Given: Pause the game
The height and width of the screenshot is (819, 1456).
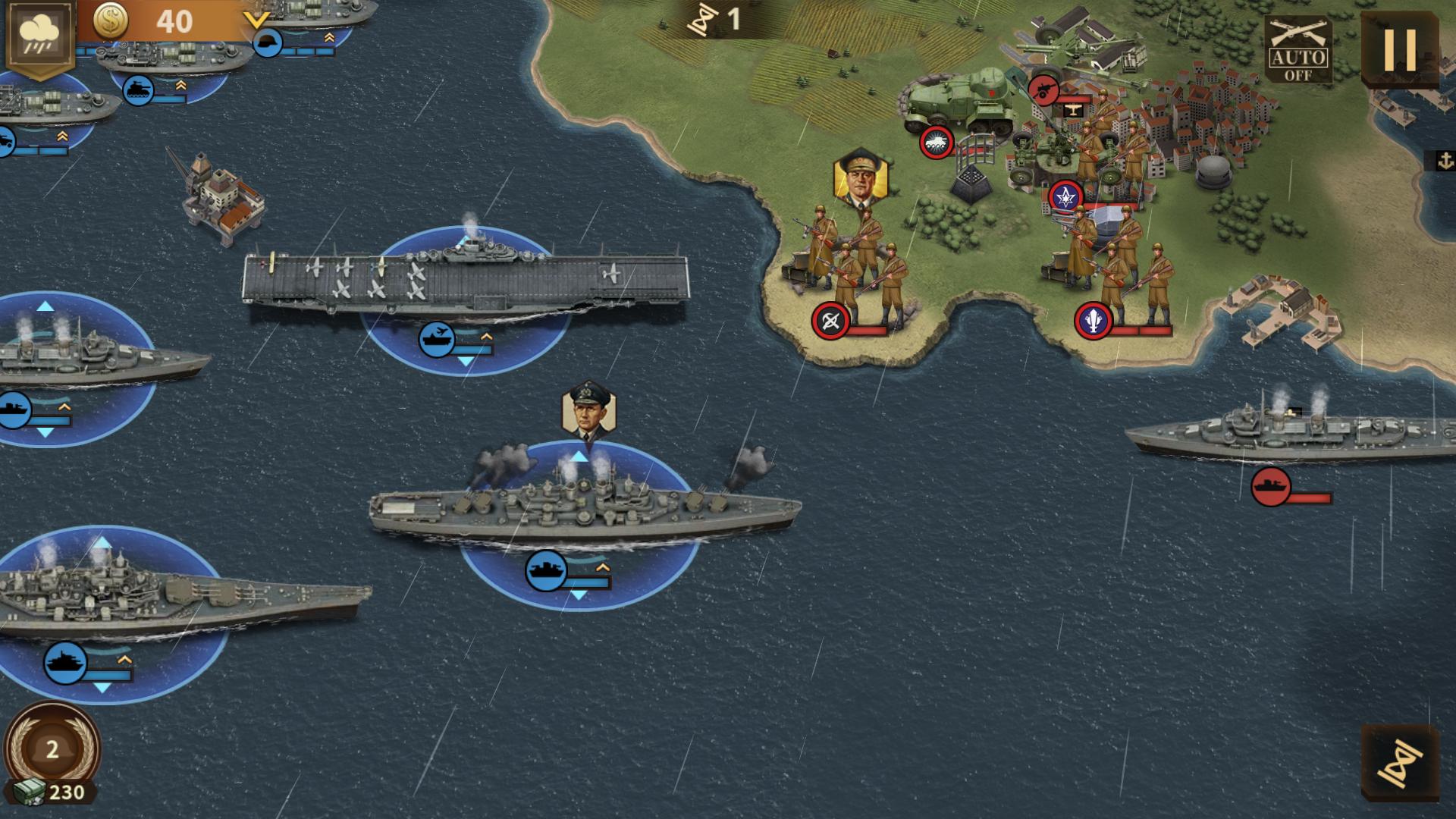Looking at the screenshot, I should pos(1400,50).
